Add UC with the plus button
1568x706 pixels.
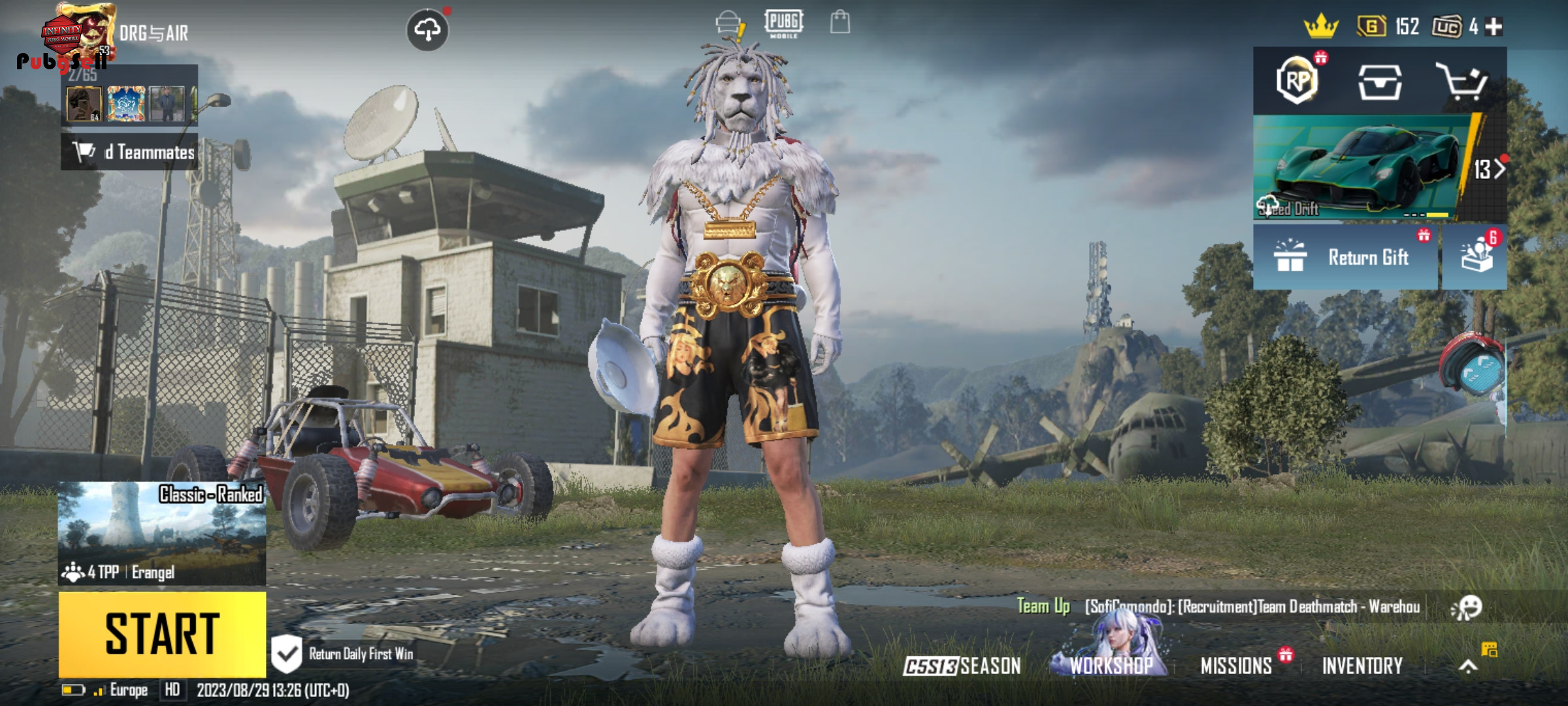pyautogui.click(x=1494, y=27)
